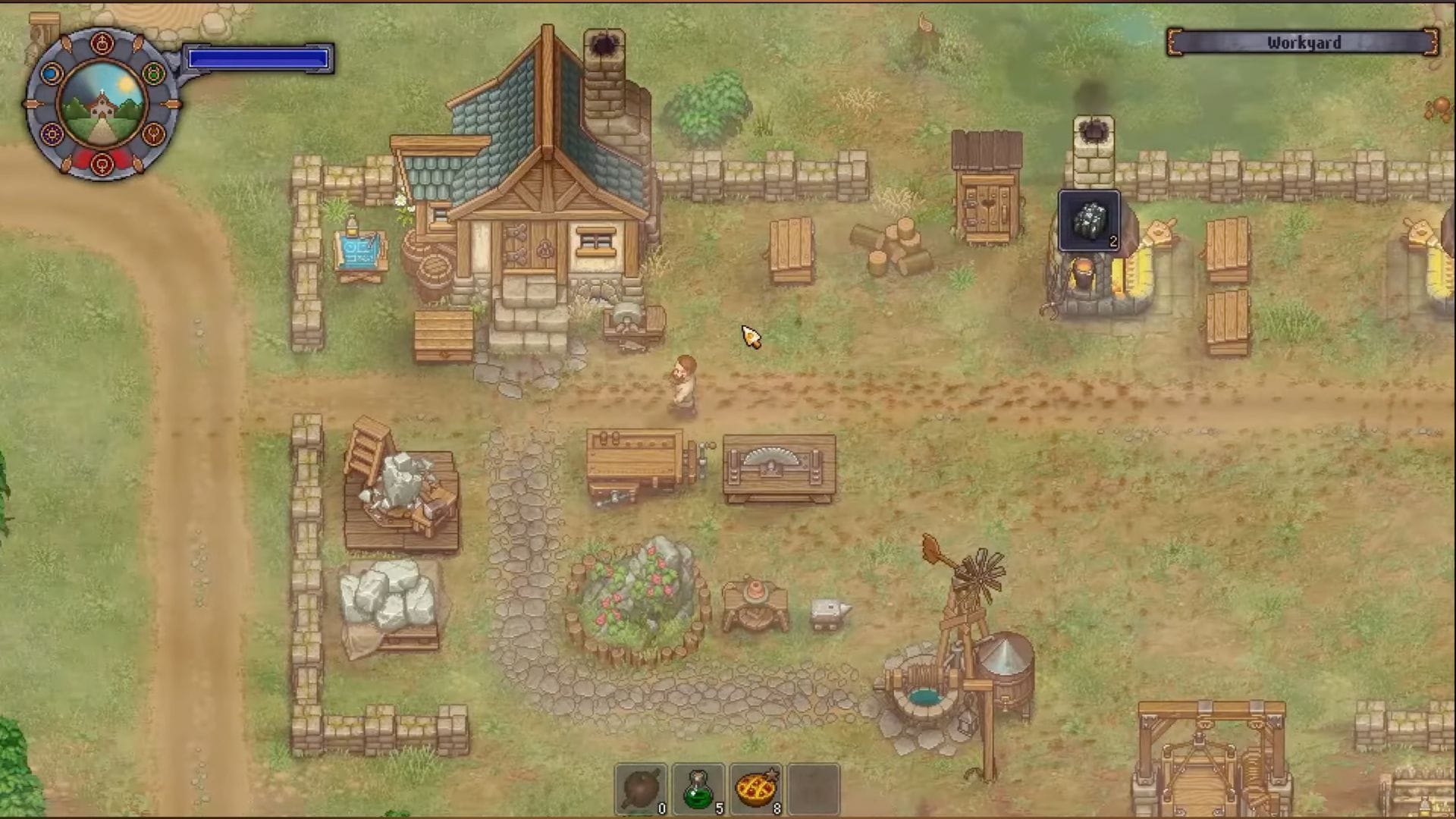
Task: Click the bottom red day marker on the clock
Action: [102, 165]
